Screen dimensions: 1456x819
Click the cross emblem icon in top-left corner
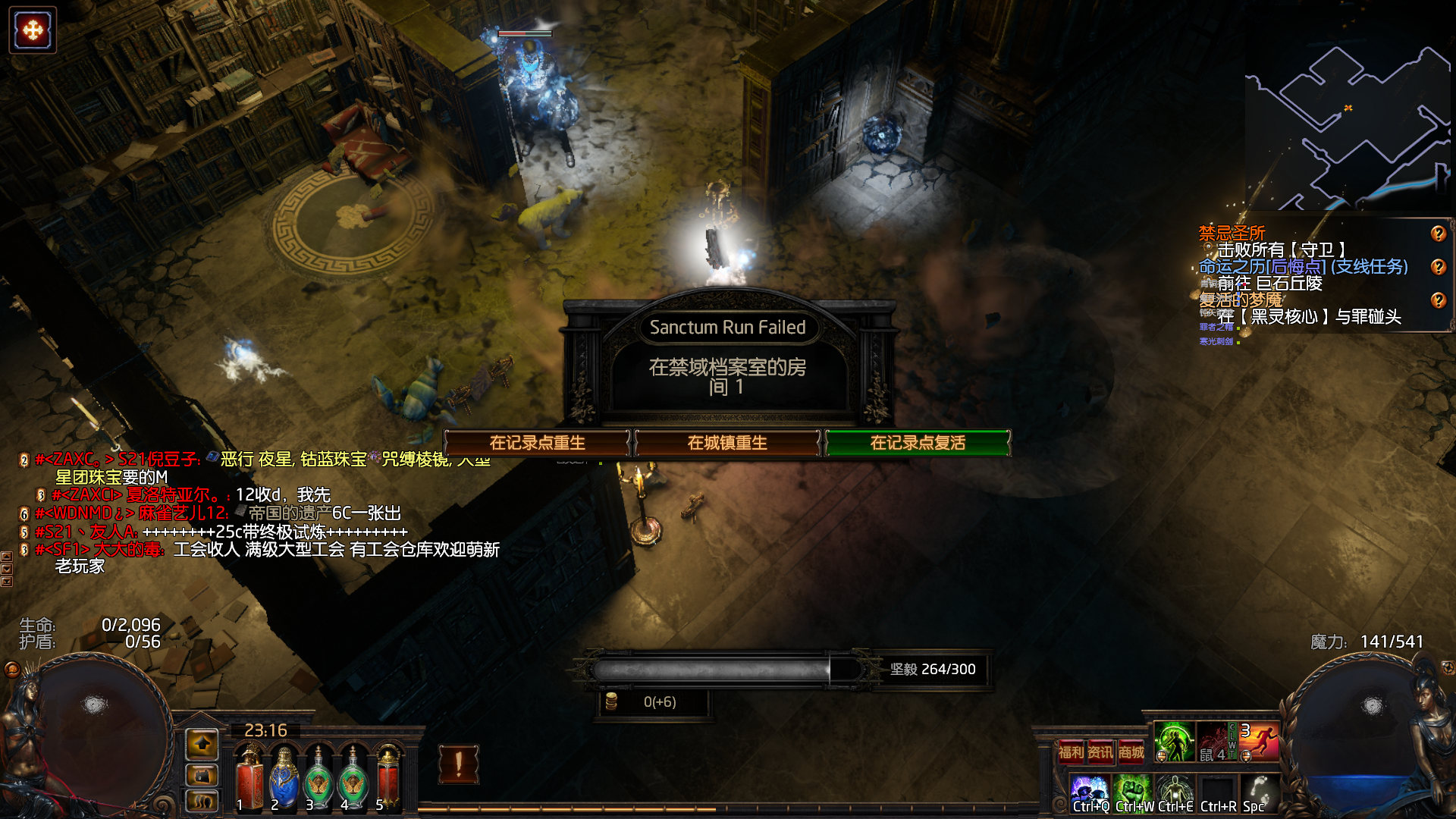tap(33, 30)
